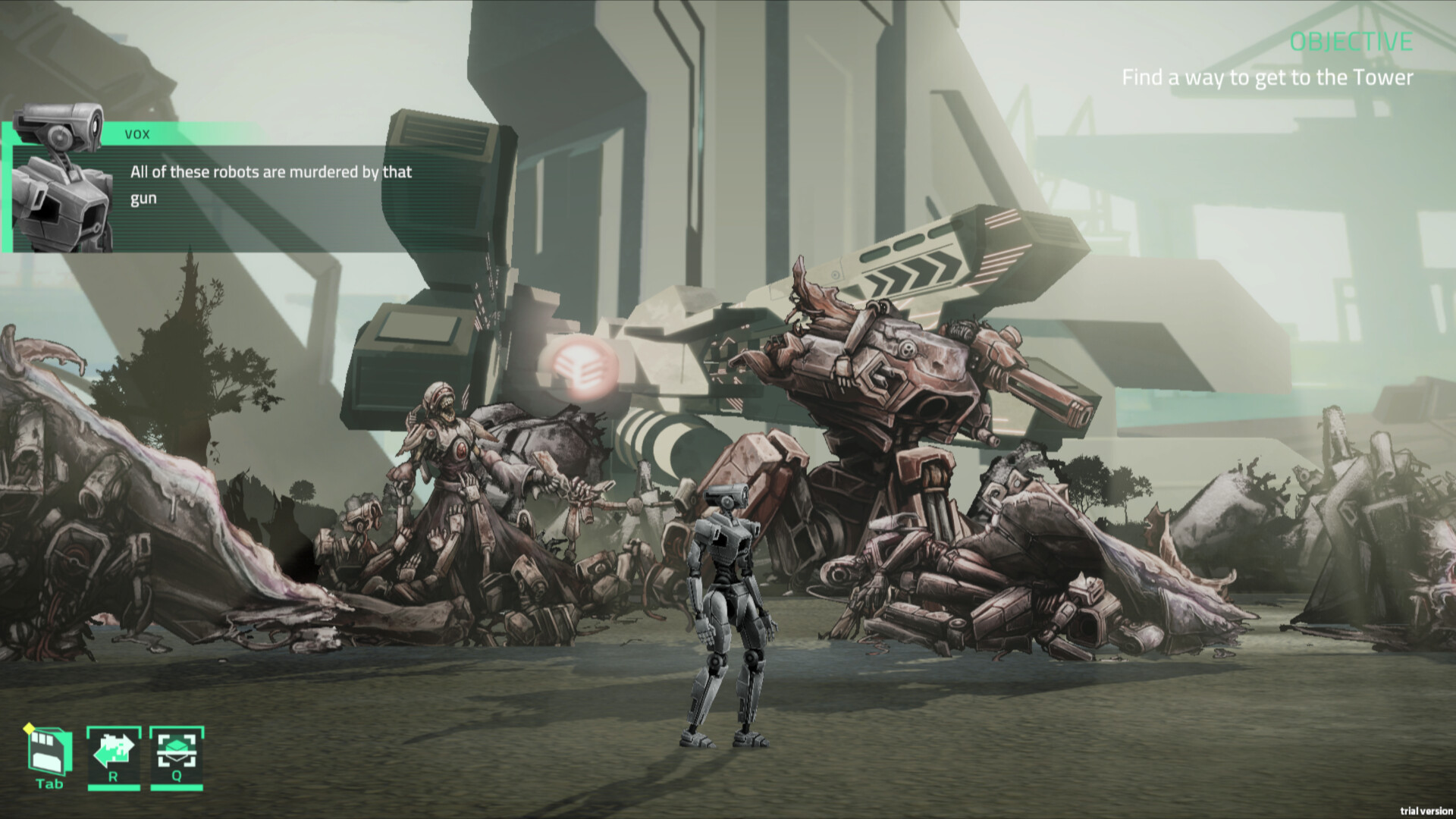
Task: Click the VOX name tab on the dialogue box
Action: click(x=136, y=135)
